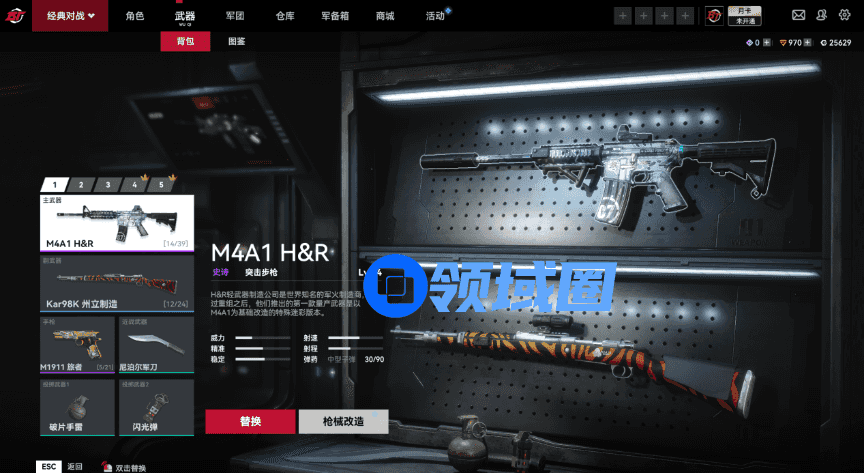Open 枪械改造 weapon modification

coord(343,421)
